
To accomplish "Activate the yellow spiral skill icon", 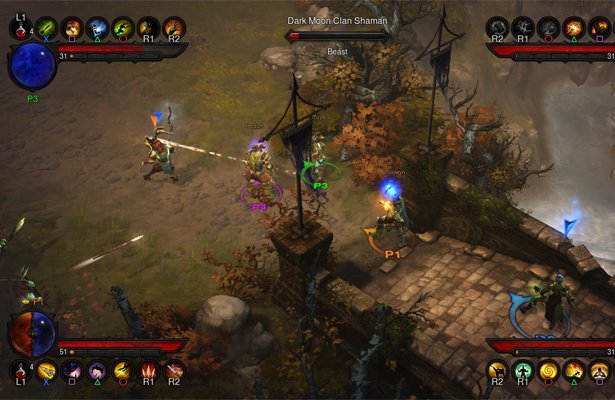I will 547,372.
